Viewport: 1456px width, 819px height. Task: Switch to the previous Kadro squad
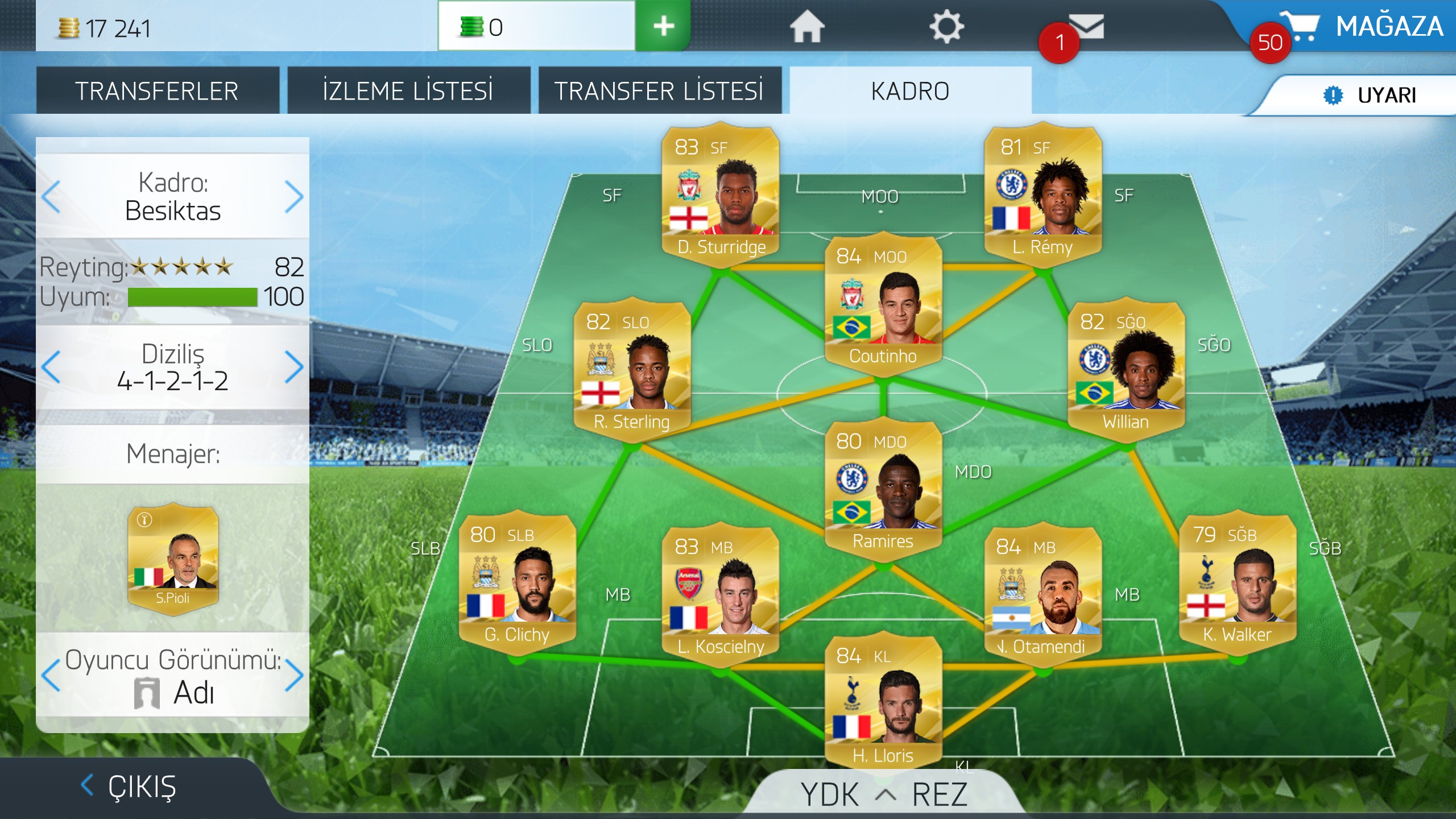51,197
